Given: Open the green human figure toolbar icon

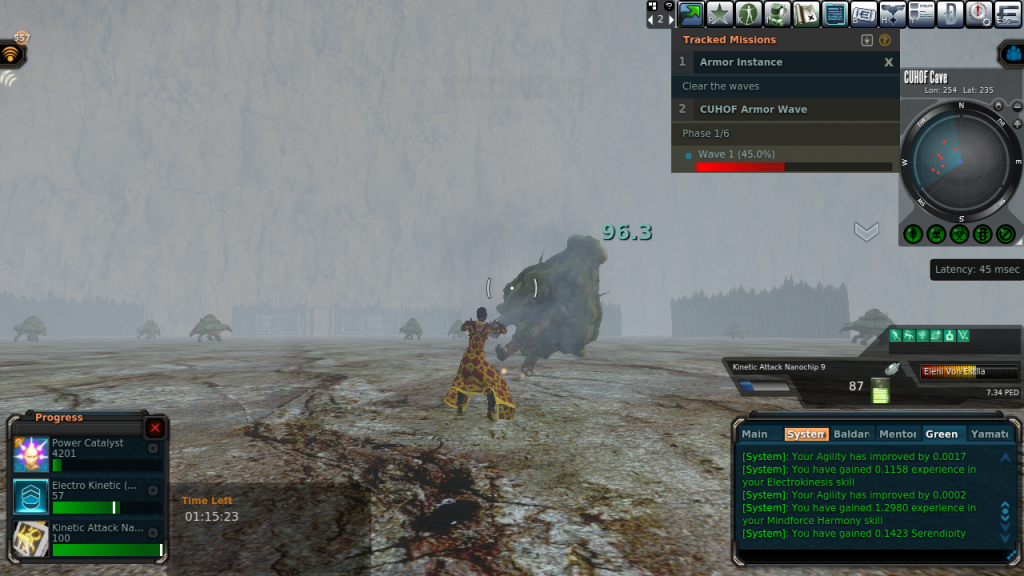Looking at the screenshot, I should click(748, 14).
